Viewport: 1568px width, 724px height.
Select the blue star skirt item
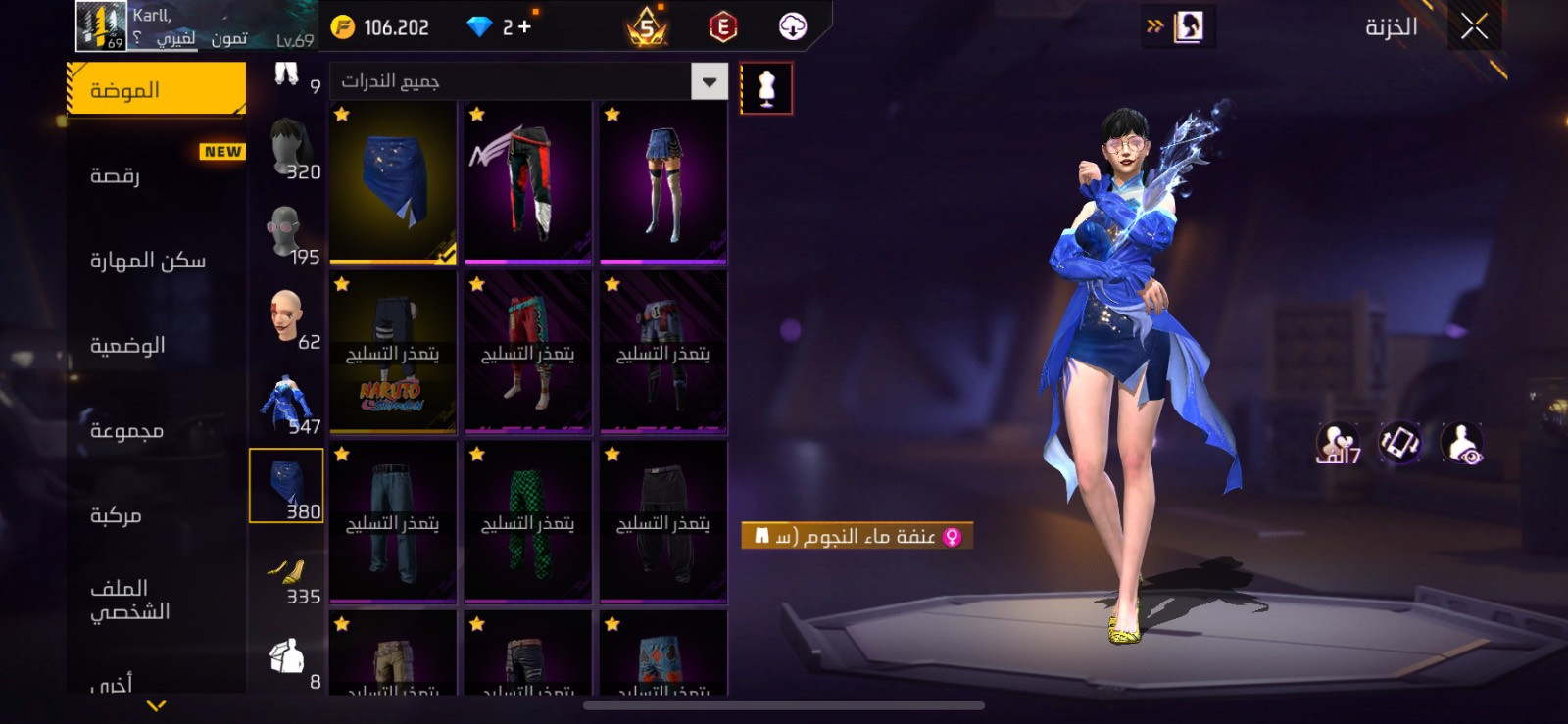(393, 182)
